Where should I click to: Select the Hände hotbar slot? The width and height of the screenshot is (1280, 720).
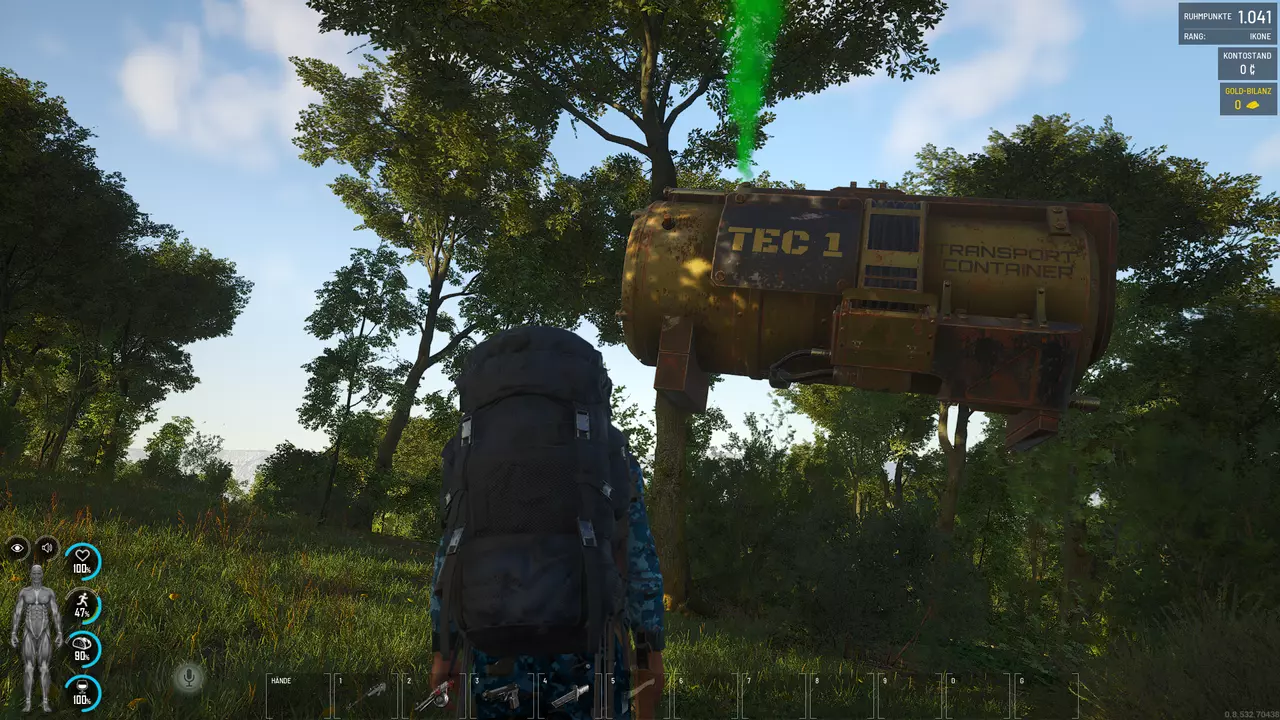point(298,695)
